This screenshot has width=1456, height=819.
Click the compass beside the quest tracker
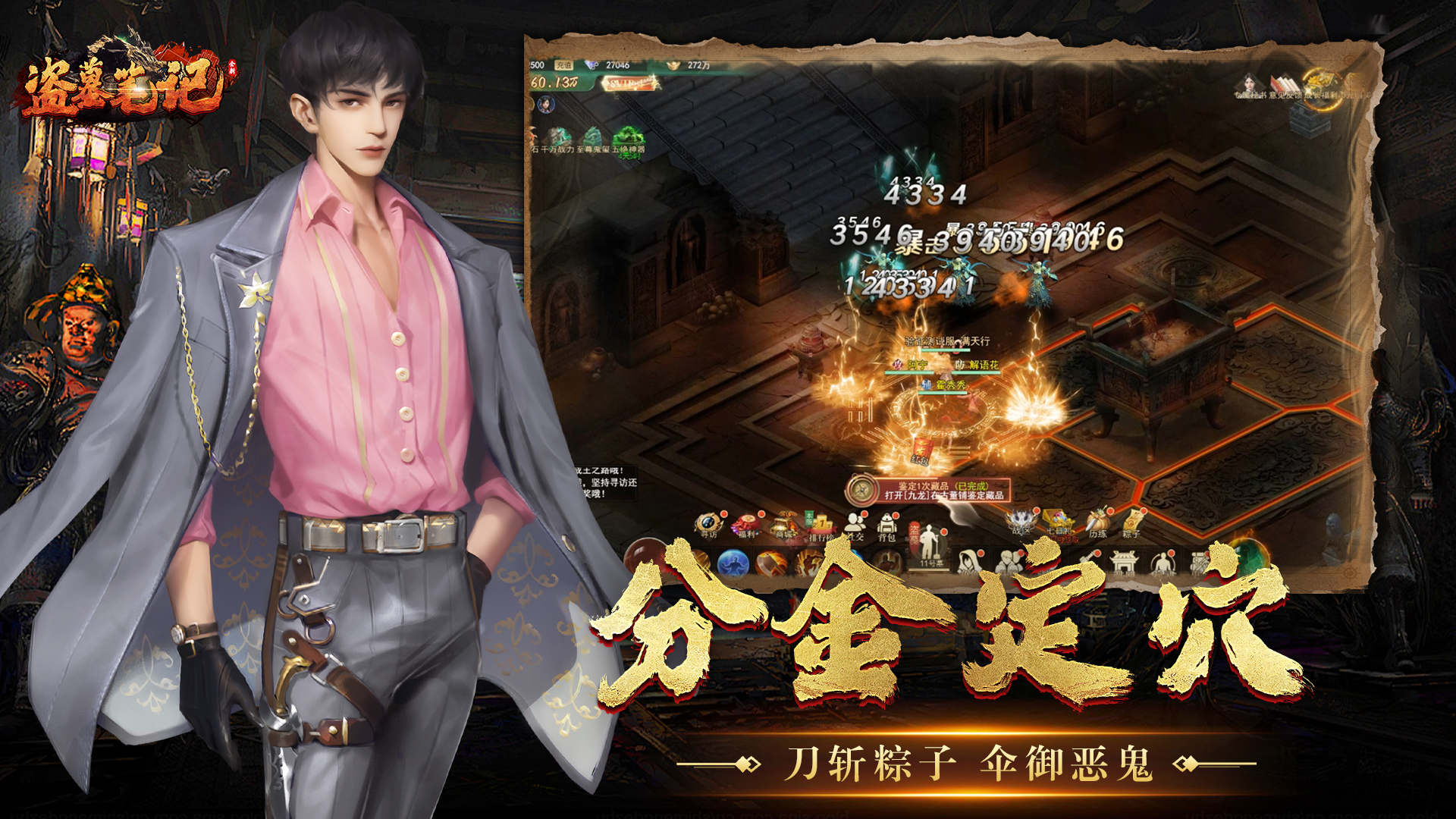[x=860, y=488]
